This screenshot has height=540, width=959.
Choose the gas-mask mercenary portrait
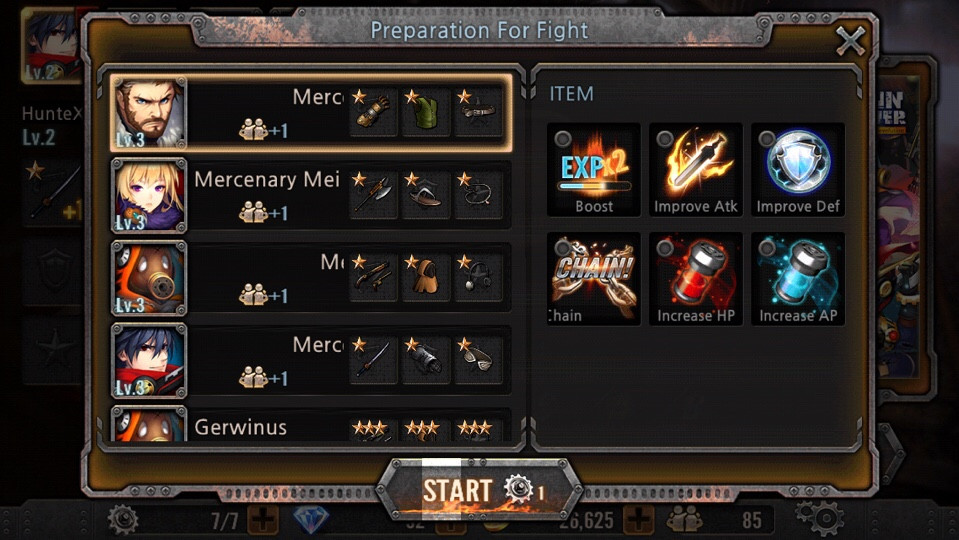point(149,277)
